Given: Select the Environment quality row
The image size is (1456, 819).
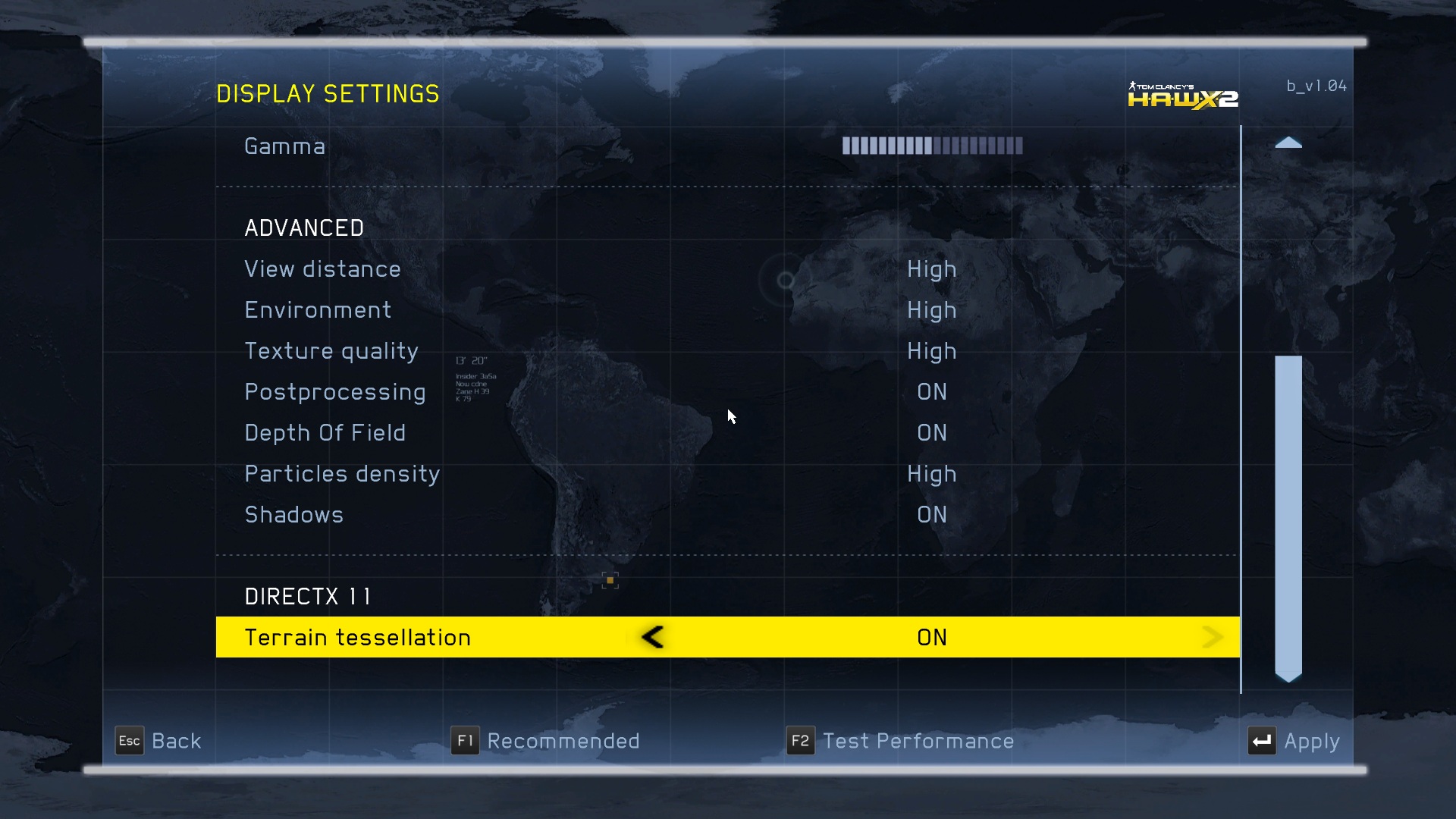Looking at the screenshot, I should [318, 310].
